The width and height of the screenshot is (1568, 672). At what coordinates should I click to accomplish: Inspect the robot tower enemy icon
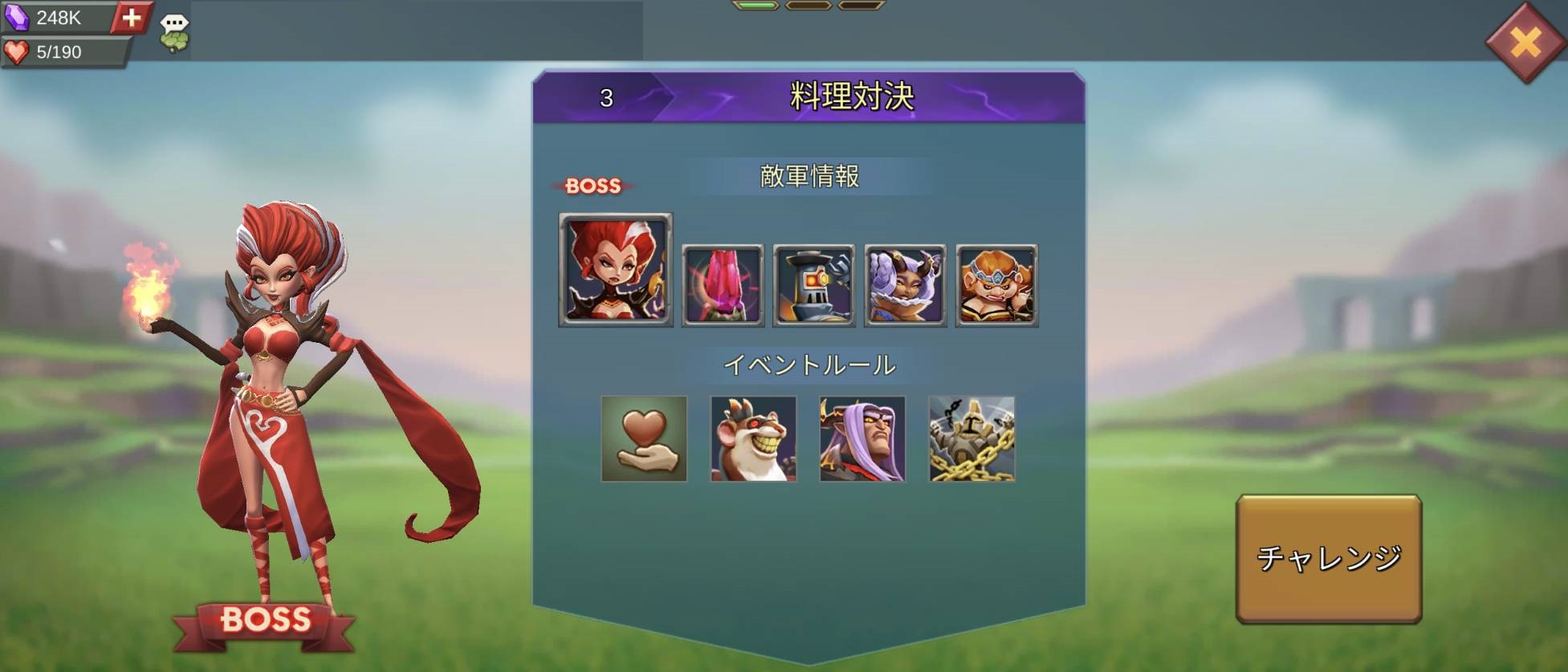coord(813,285)
